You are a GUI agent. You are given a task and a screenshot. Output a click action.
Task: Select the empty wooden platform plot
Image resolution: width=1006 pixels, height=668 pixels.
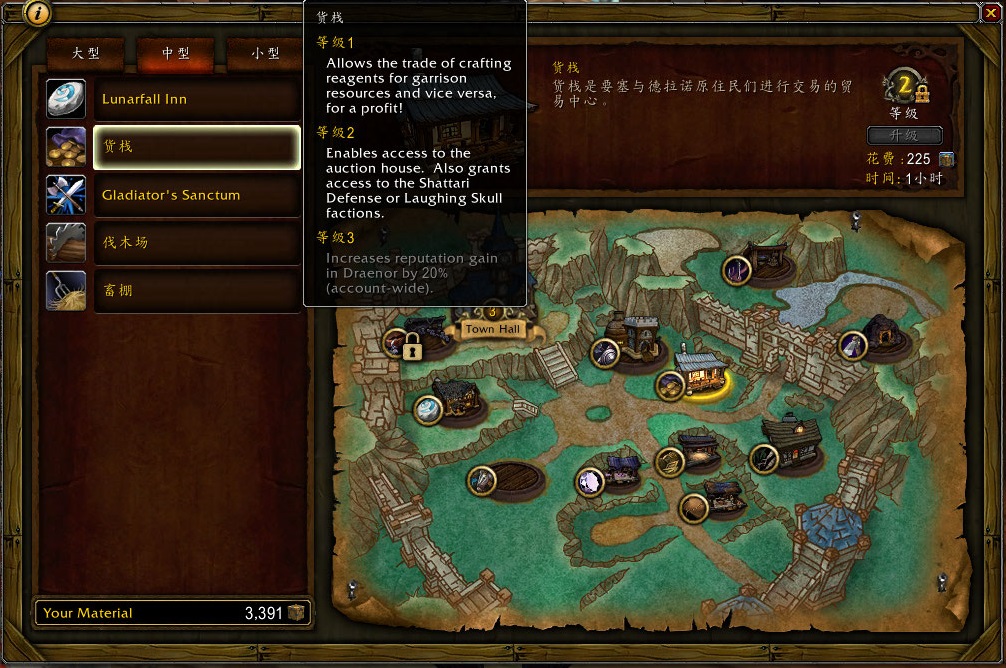tap(509, 478)
